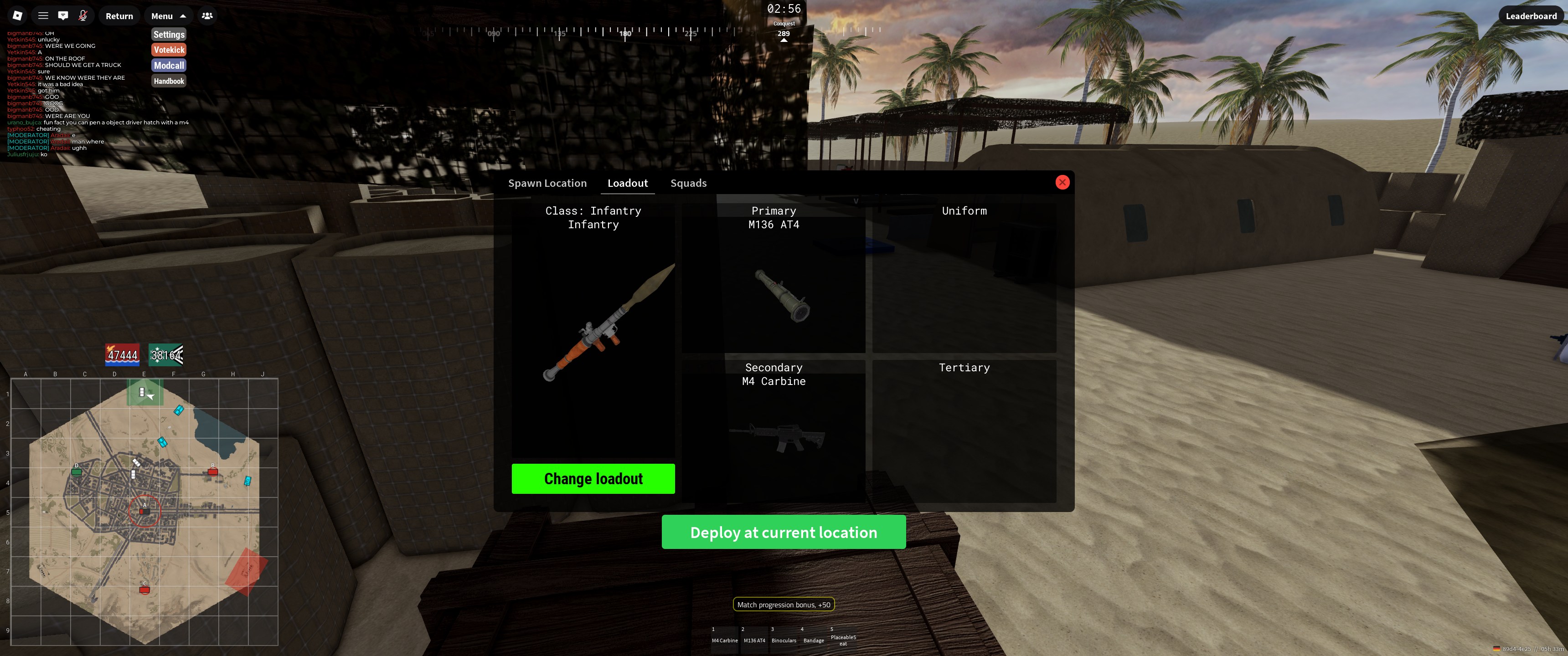Select Binoculars in the hotbar
1568x656 pixels.
pyautogui.click(x=784, y=639)
